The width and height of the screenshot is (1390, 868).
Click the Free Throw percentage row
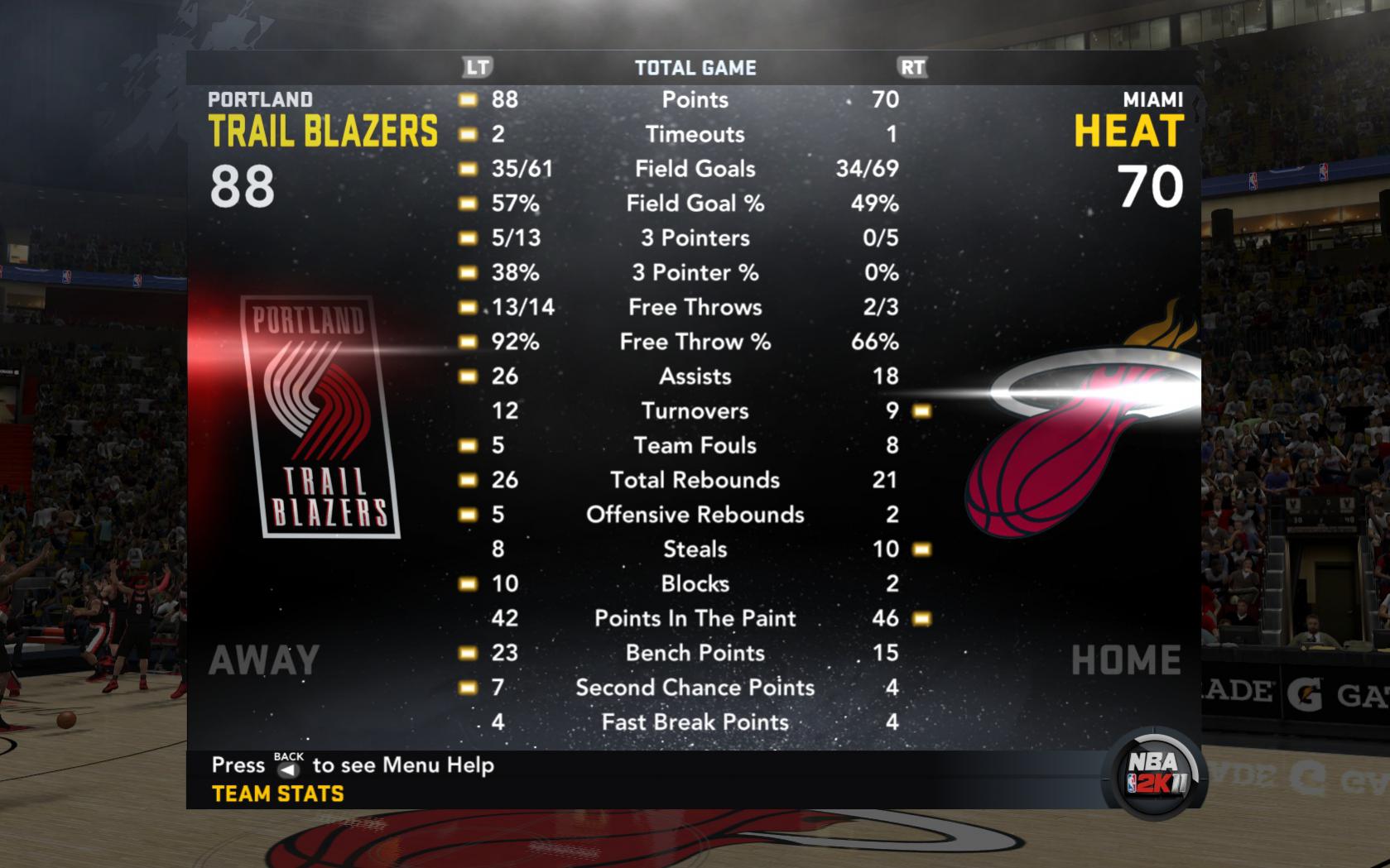[695, 341]
